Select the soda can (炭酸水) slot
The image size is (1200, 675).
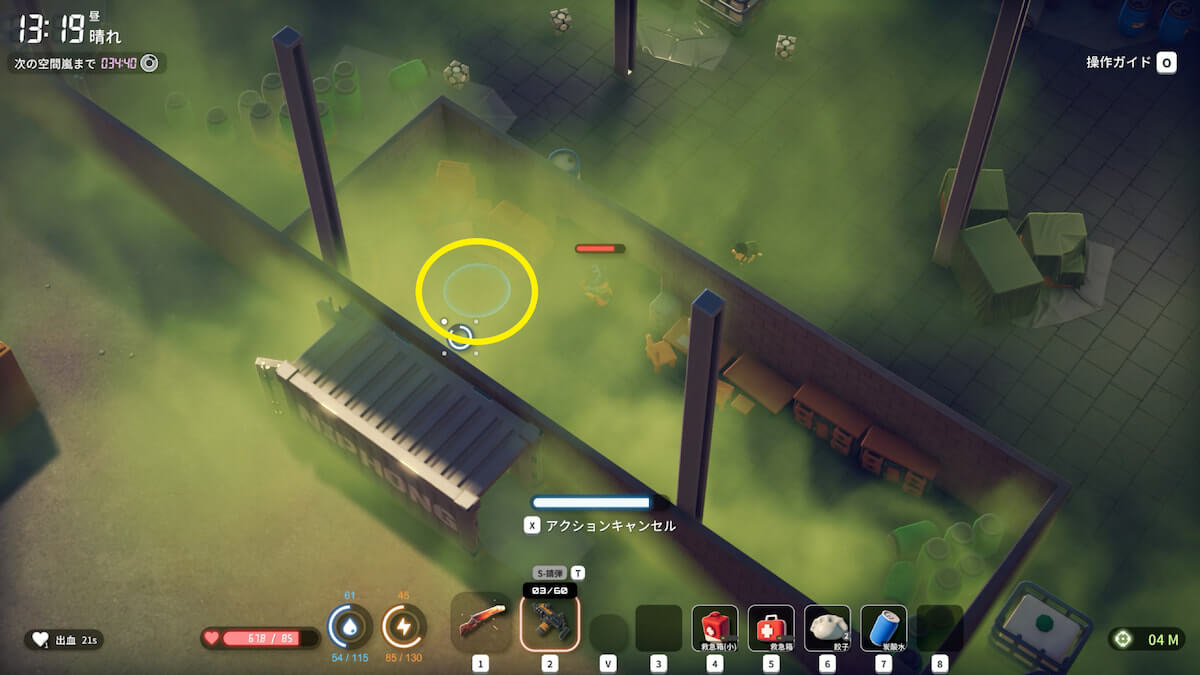pos(883,627)
